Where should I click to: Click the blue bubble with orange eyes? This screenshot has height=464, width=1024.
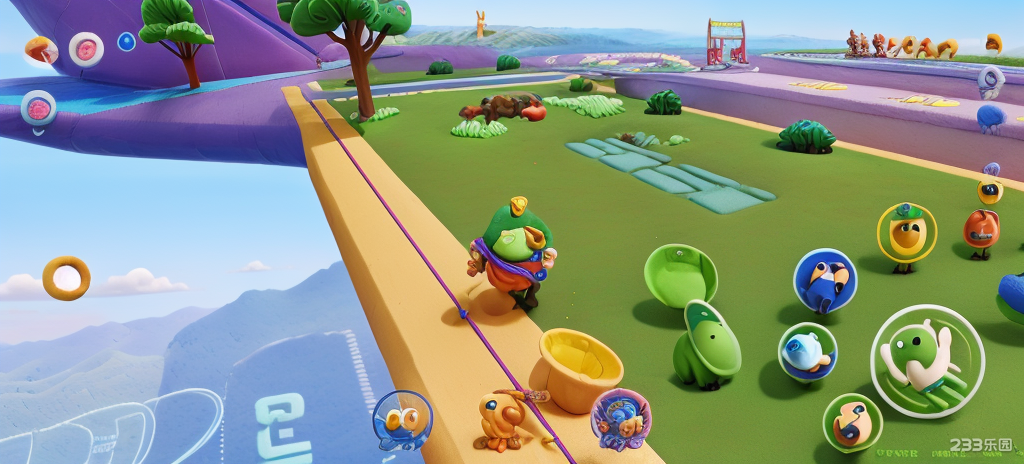[x=402, y=419]
